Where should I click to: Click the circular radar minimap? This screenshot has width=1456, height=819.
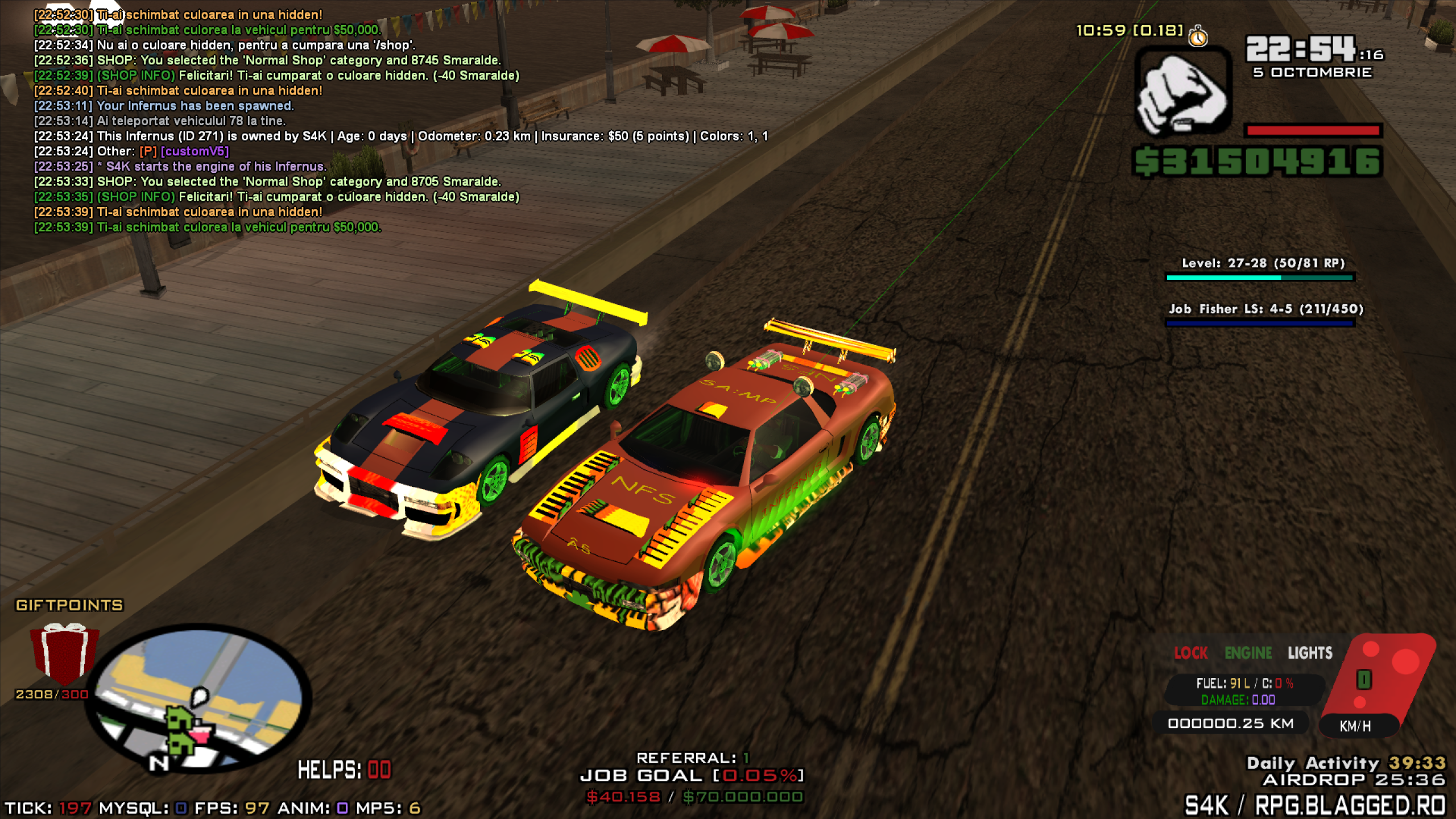[199, 698]
